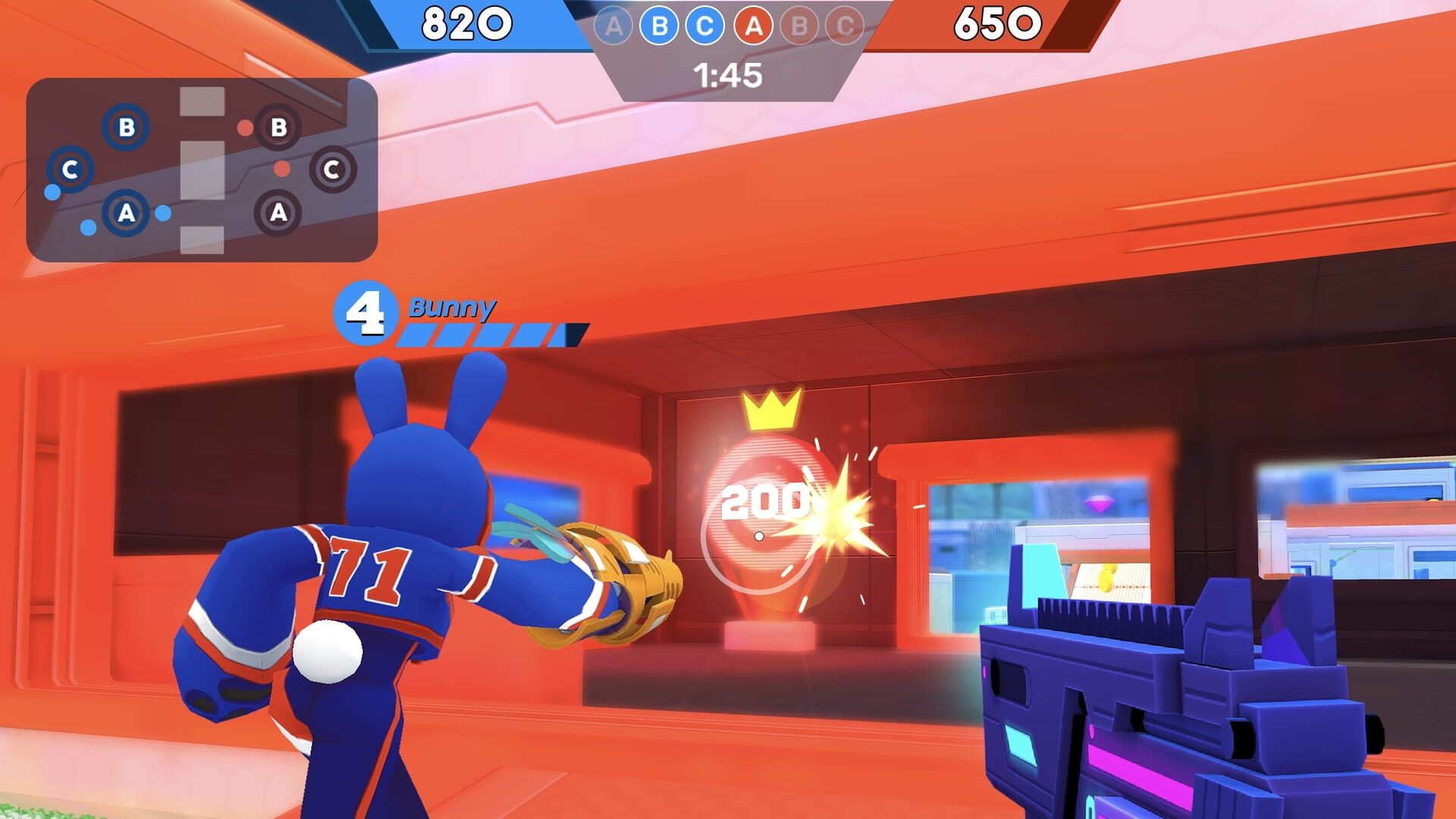Click the red point C icon up top
Image resolution: width=1456 pixels, height=819 pixels.
(x=846, y=25)
